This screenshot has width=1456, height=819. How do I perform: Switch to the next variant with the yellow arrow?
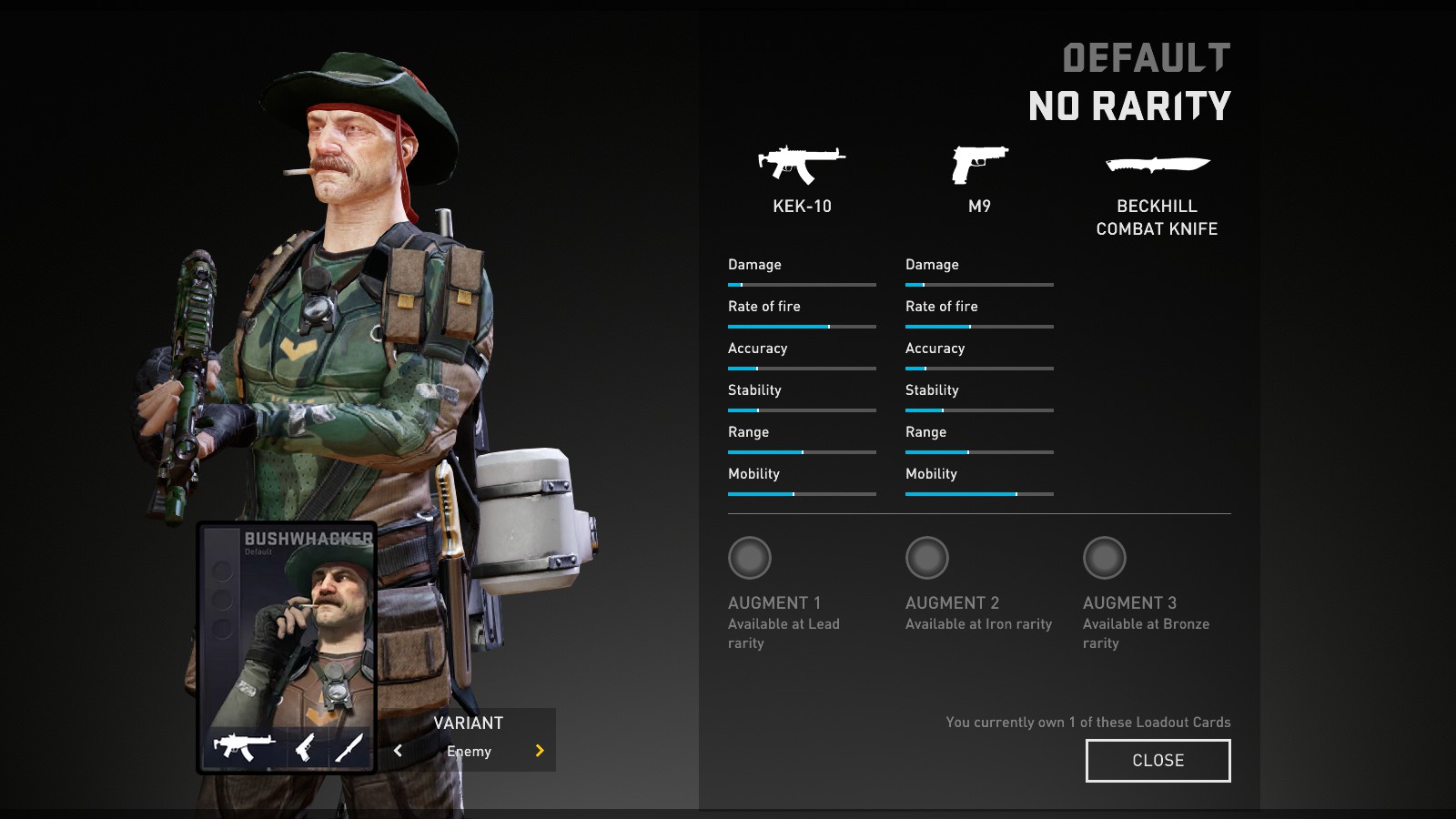click(x=540, y=751)
